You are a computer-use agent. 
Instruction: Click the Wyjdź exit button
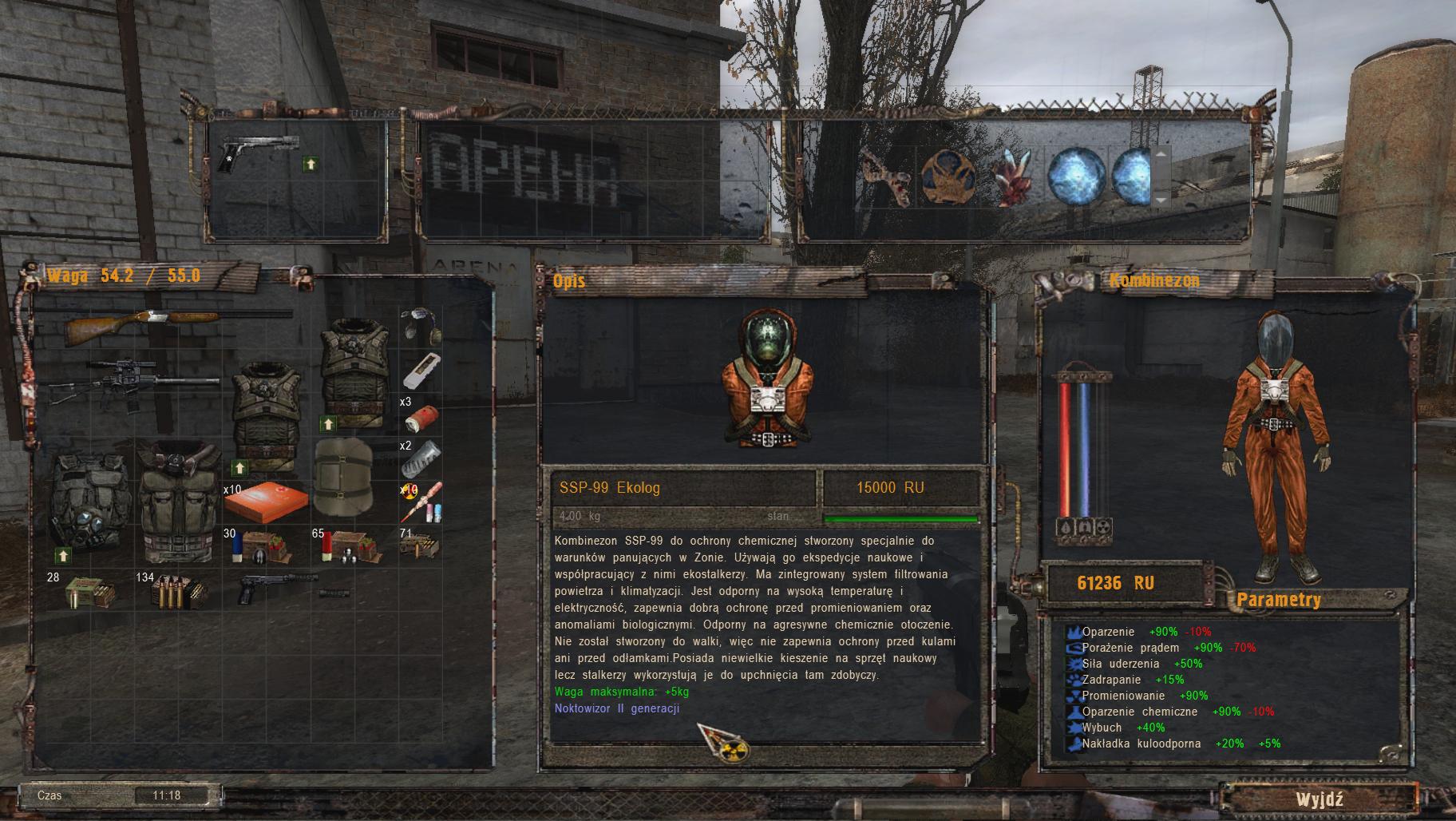(x=1319, y=799)
